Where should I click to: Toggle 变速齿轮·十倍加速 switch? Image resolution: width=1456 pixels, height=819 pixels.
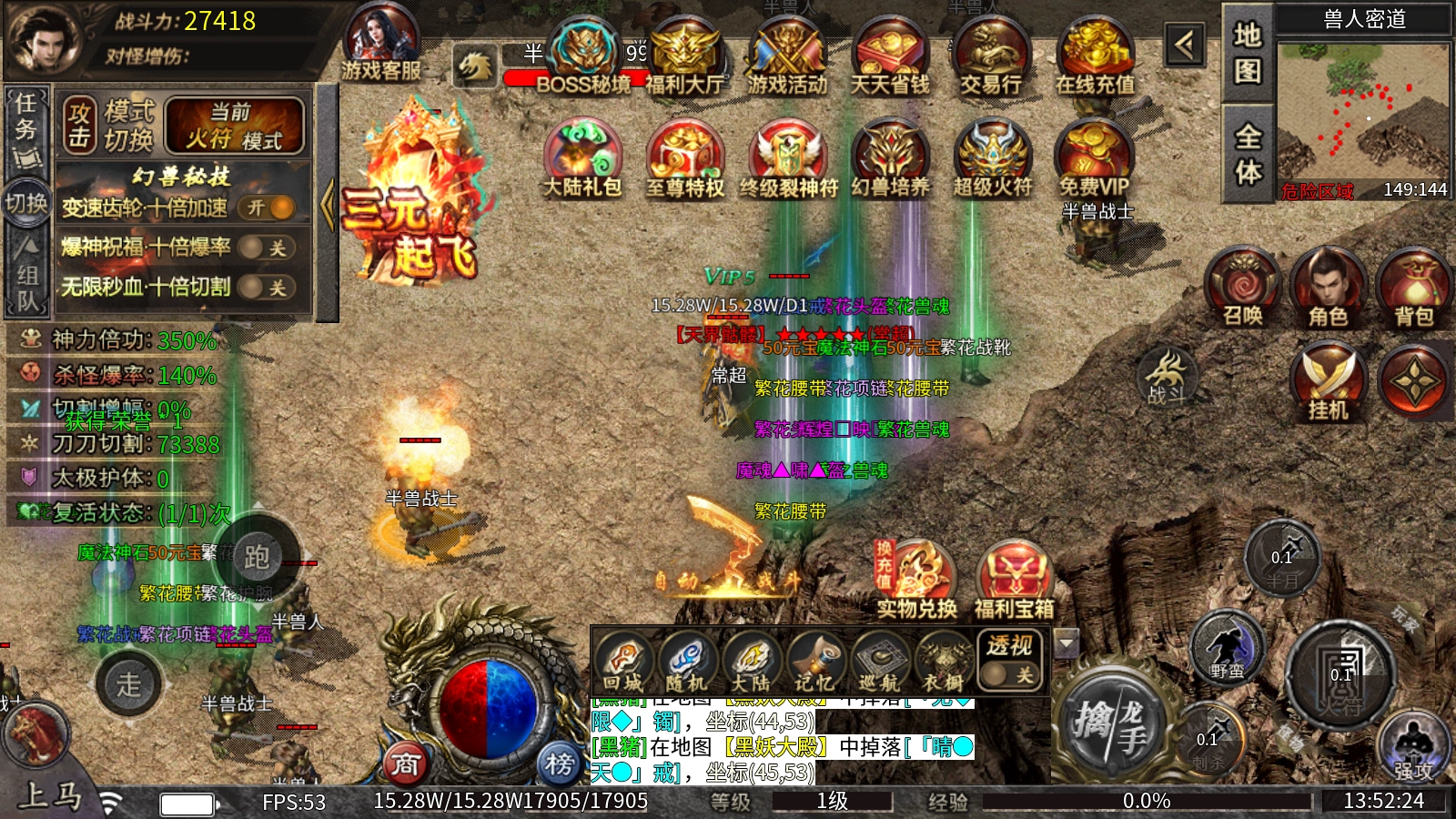[x=270, y=208]
